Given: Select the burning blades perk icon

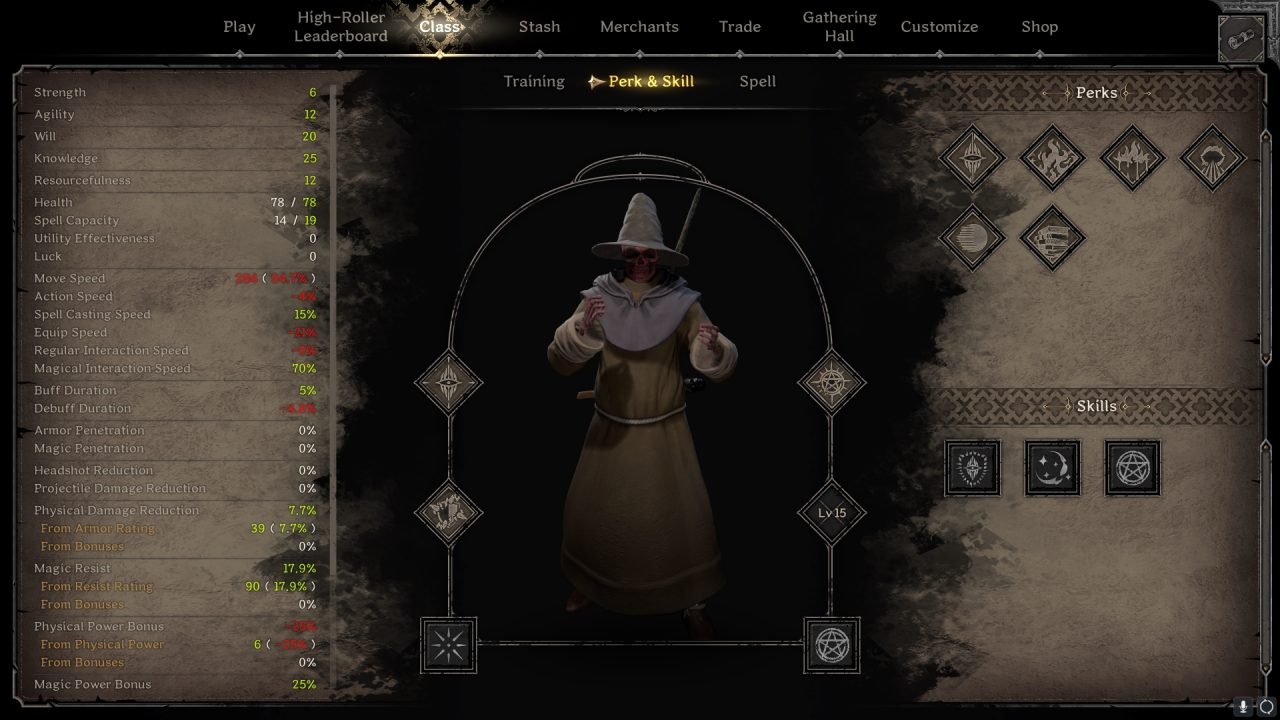Looking at the screenshot, I should pos(1131,158).
